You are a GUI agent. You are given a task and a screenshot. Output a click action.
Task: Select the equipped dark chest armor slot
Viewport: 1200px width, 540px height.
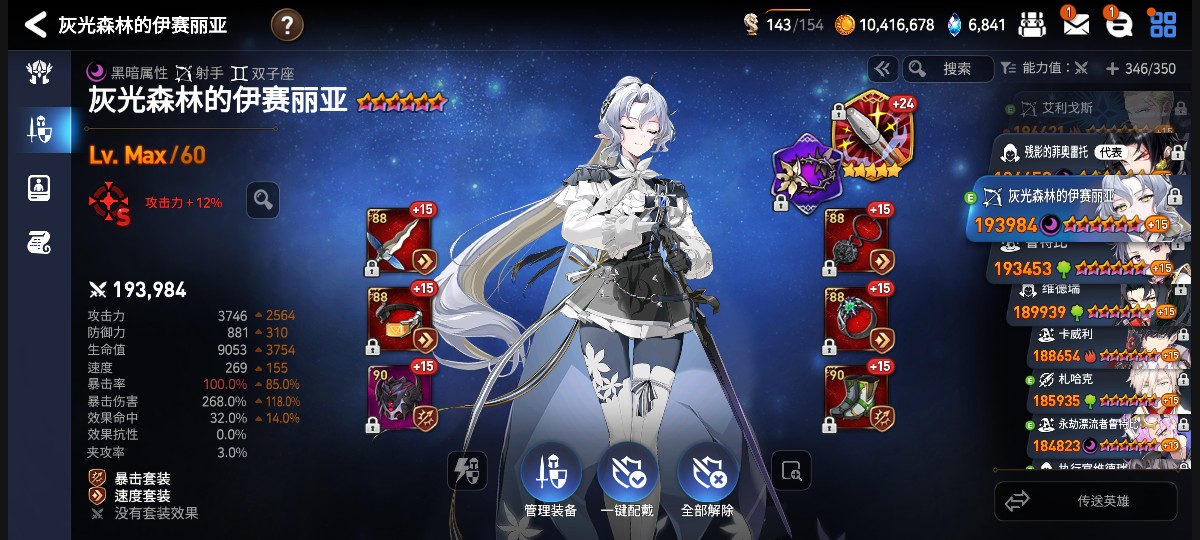[400, 396]
